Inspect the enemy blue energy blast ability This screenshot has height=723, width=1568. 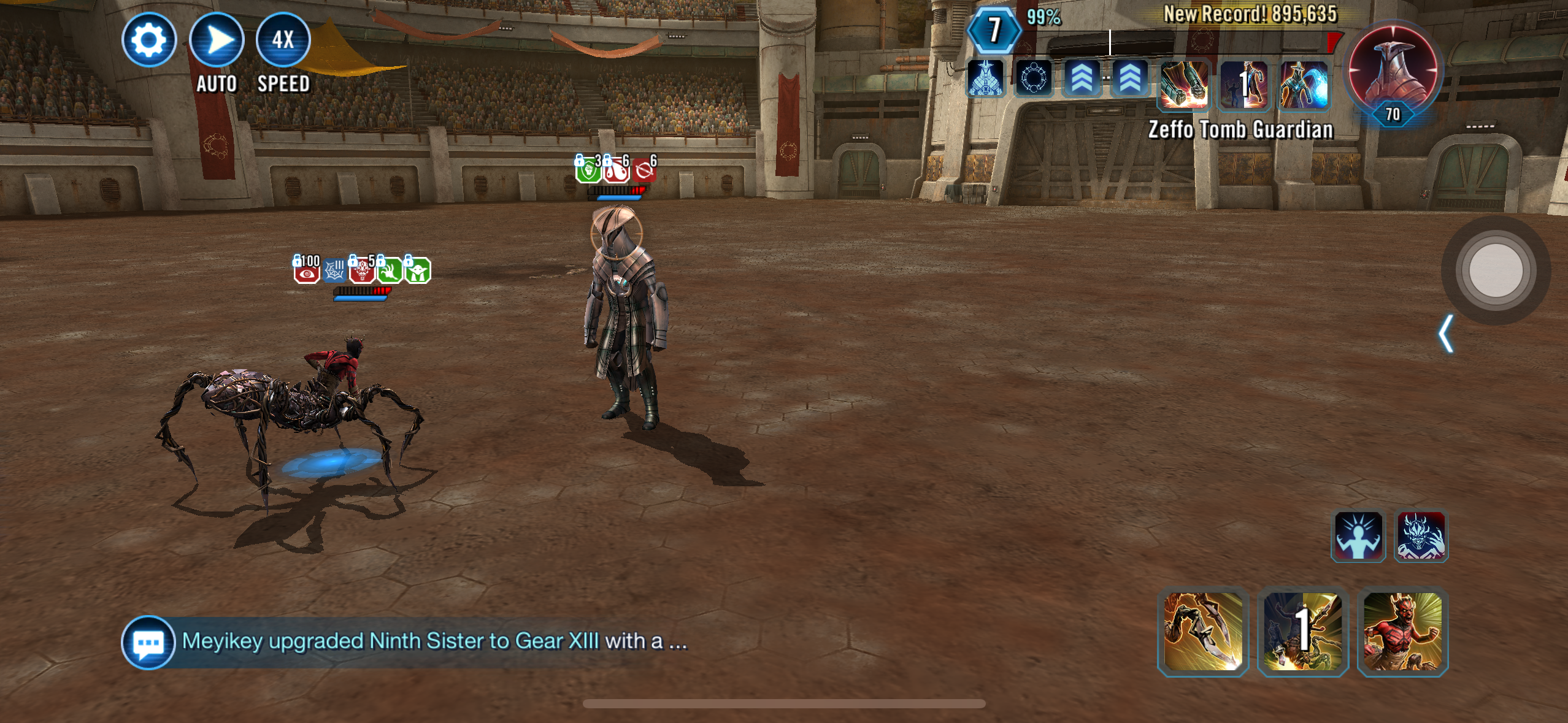point(1304,85)
